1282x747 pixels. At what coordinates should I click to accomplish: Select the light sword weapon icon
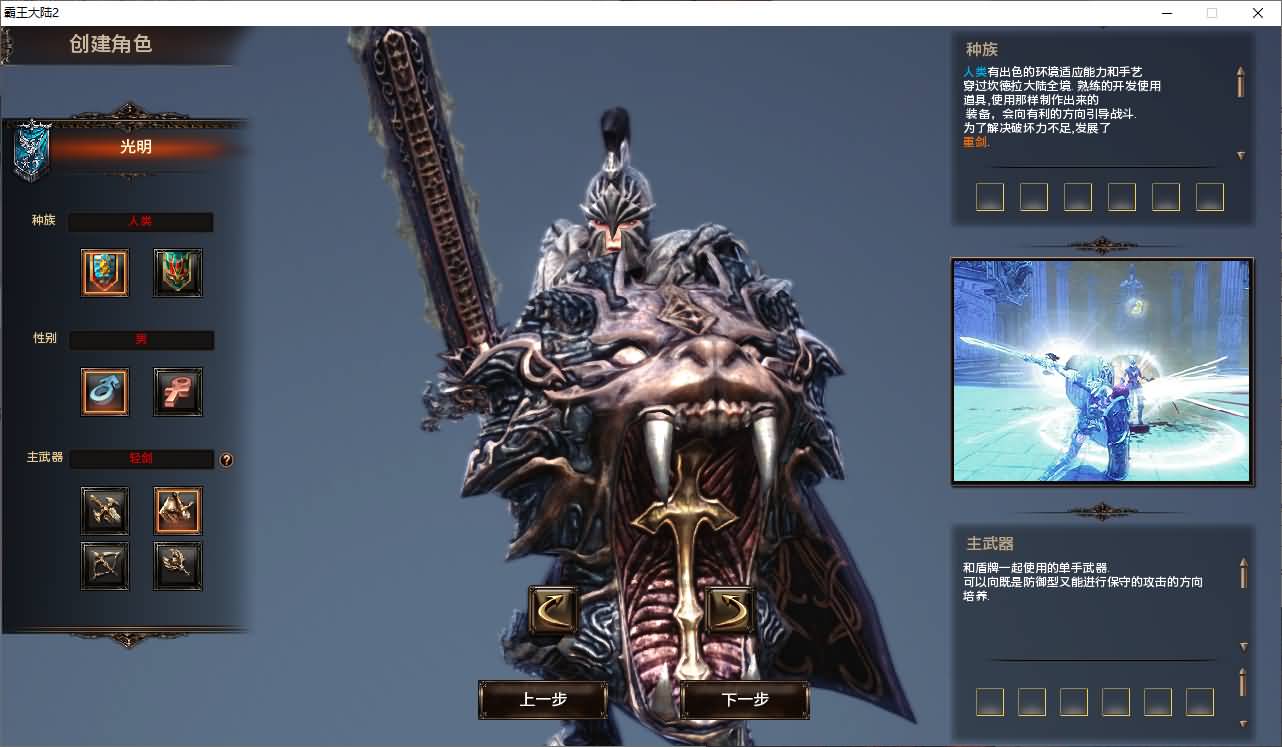tap(177, 510)
